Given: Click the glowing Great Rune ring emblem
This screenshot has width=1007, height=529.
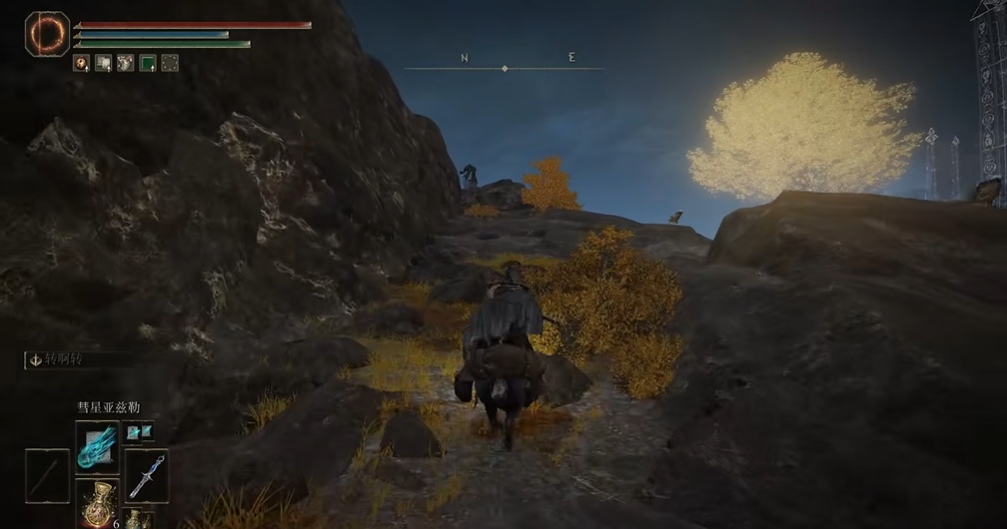Looking at the screenshot, I should click(46, 34).
